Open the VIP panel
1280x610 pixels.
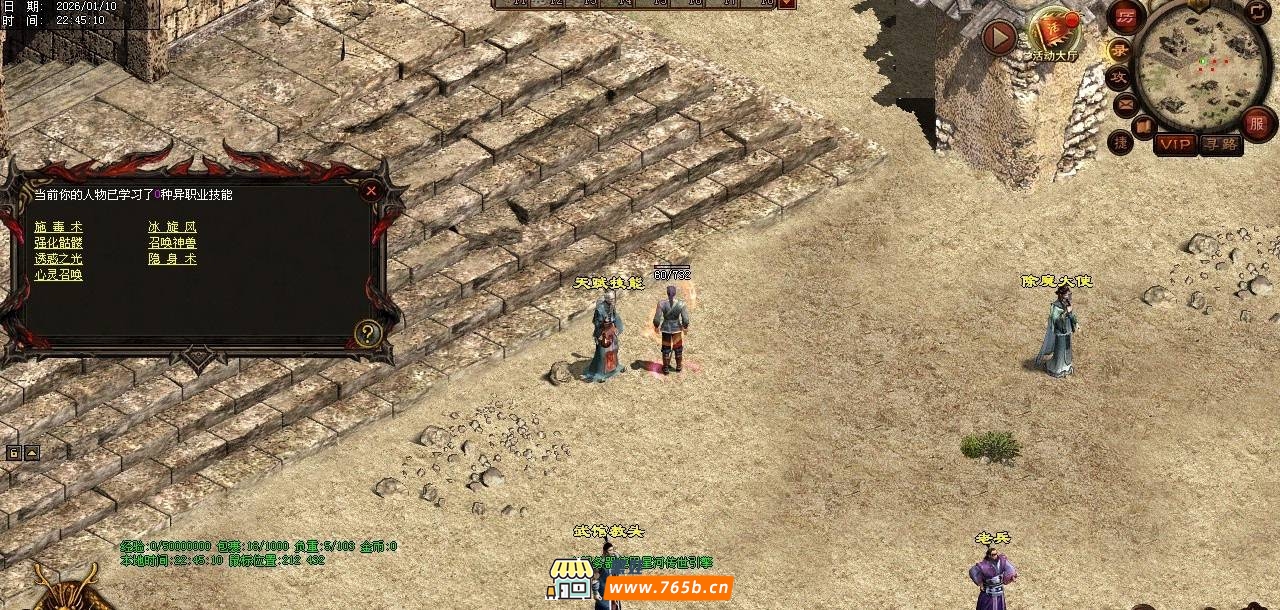coord(1175,144)
